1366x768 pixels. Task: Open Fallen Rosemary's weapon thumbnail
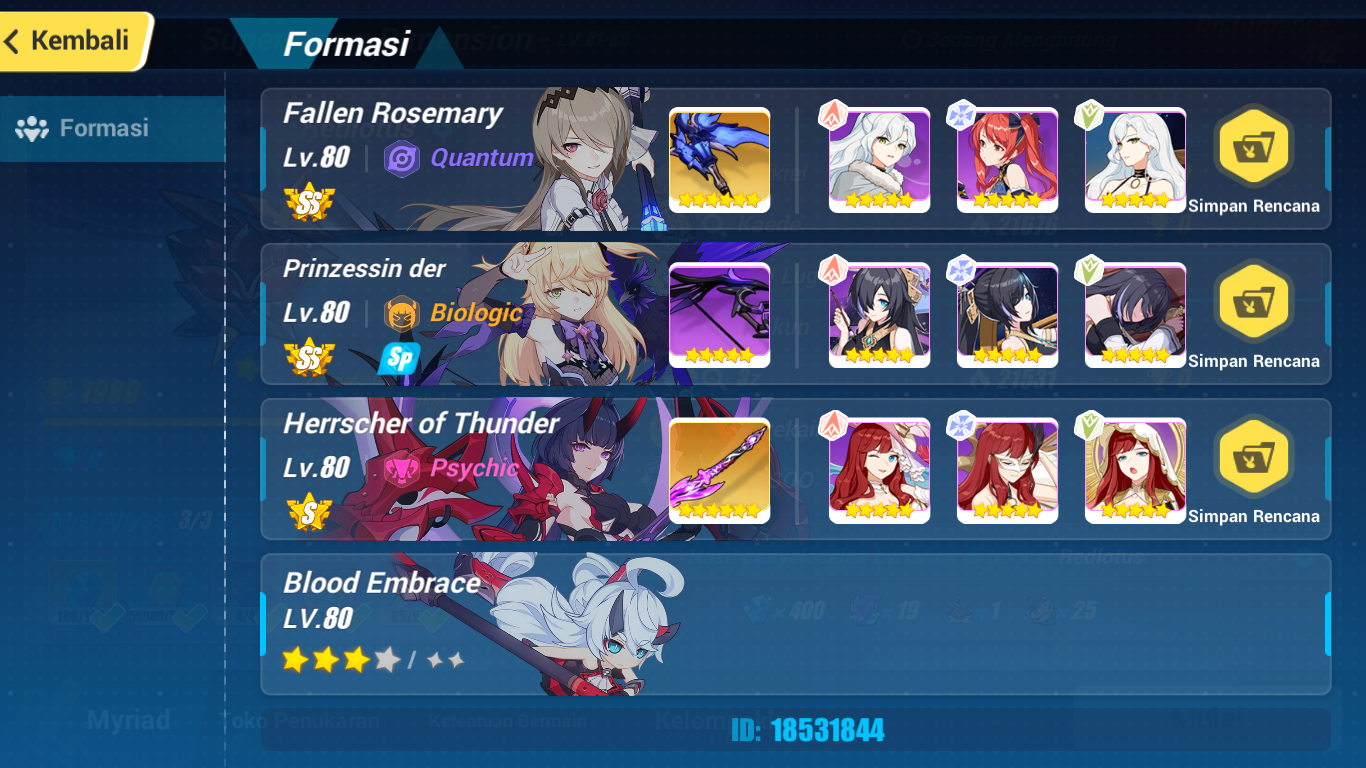[x=719, y=158]
